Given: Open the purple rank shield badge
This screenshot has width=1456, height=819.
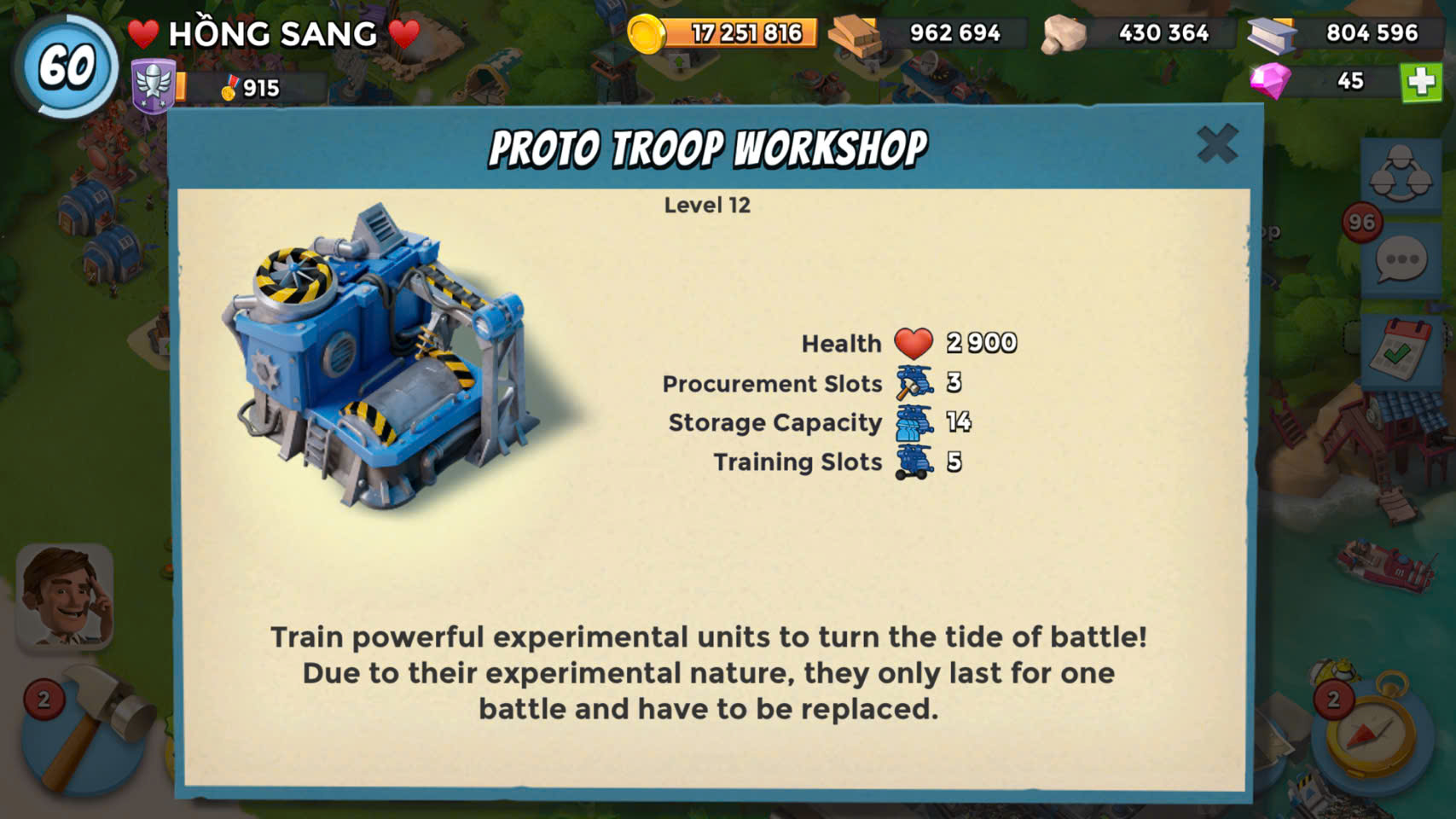Looking at the screenshot, I should pos(154,86).
